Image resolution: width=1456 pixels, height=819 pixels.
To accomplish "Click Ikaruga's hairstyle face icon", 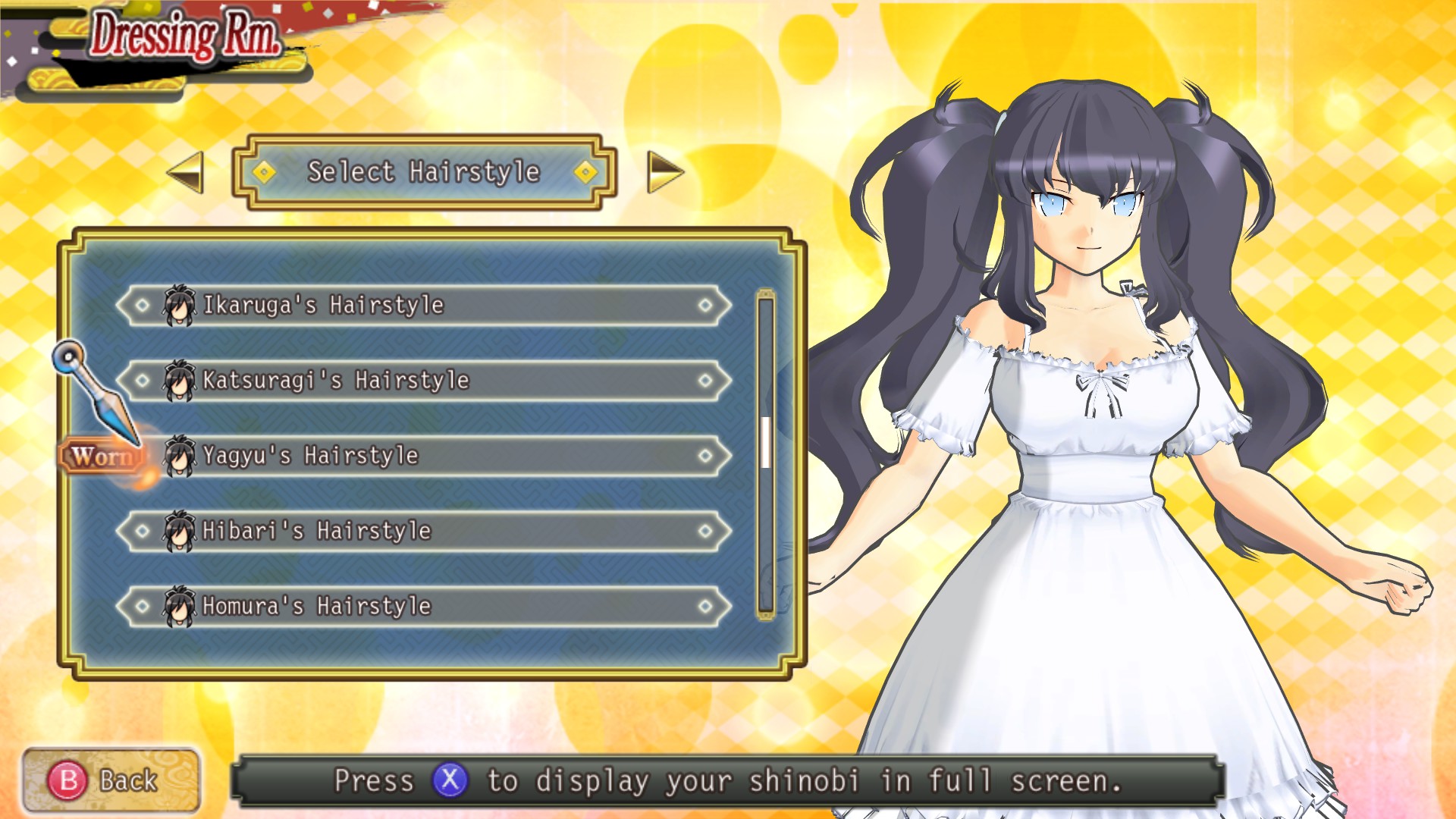I will (180, 306).
